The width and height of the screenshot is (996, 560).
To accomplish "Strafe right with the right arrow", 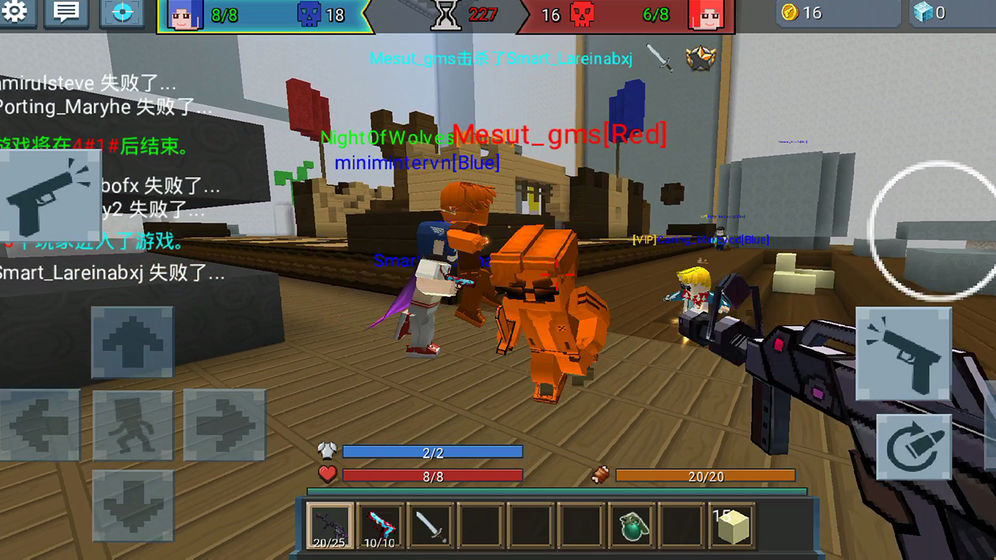I will [223, 425].
